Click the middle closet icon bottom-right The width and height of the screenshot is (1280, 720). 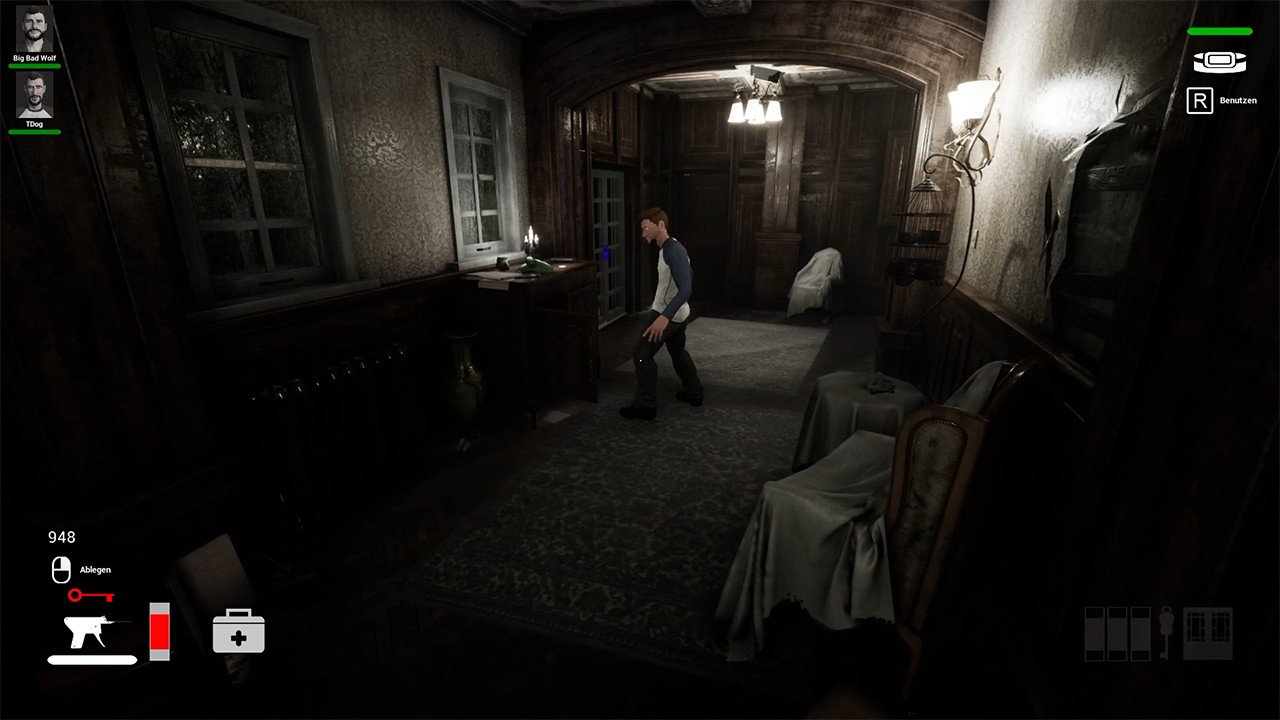[x=1117, y=632]
